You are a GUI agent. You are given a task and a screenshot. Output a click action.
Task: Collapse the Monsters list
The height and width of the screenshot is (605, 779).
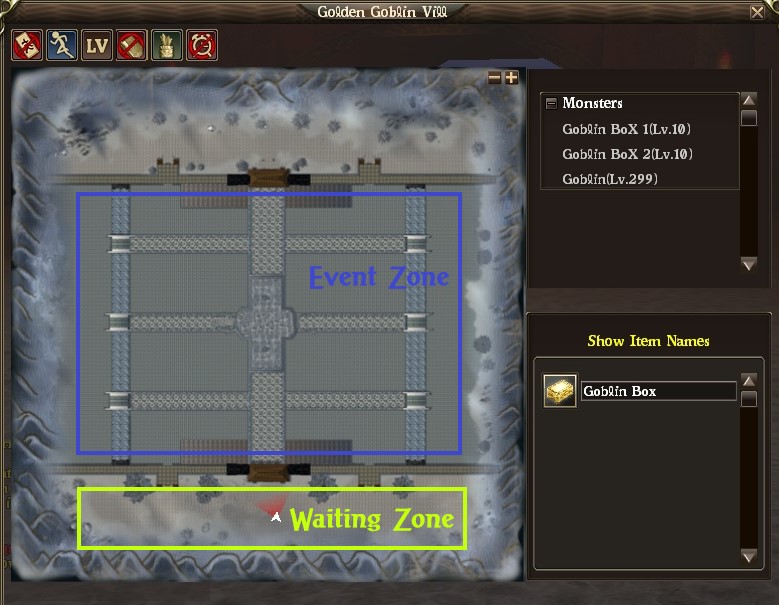551,103
